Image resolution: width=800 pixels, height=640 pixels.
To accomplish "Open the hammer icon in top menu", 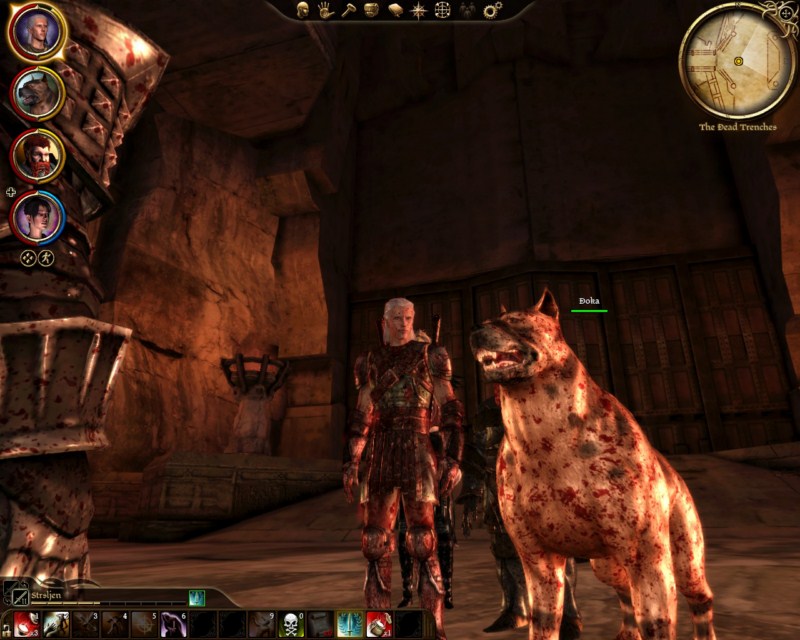I will tap(348, 10).
